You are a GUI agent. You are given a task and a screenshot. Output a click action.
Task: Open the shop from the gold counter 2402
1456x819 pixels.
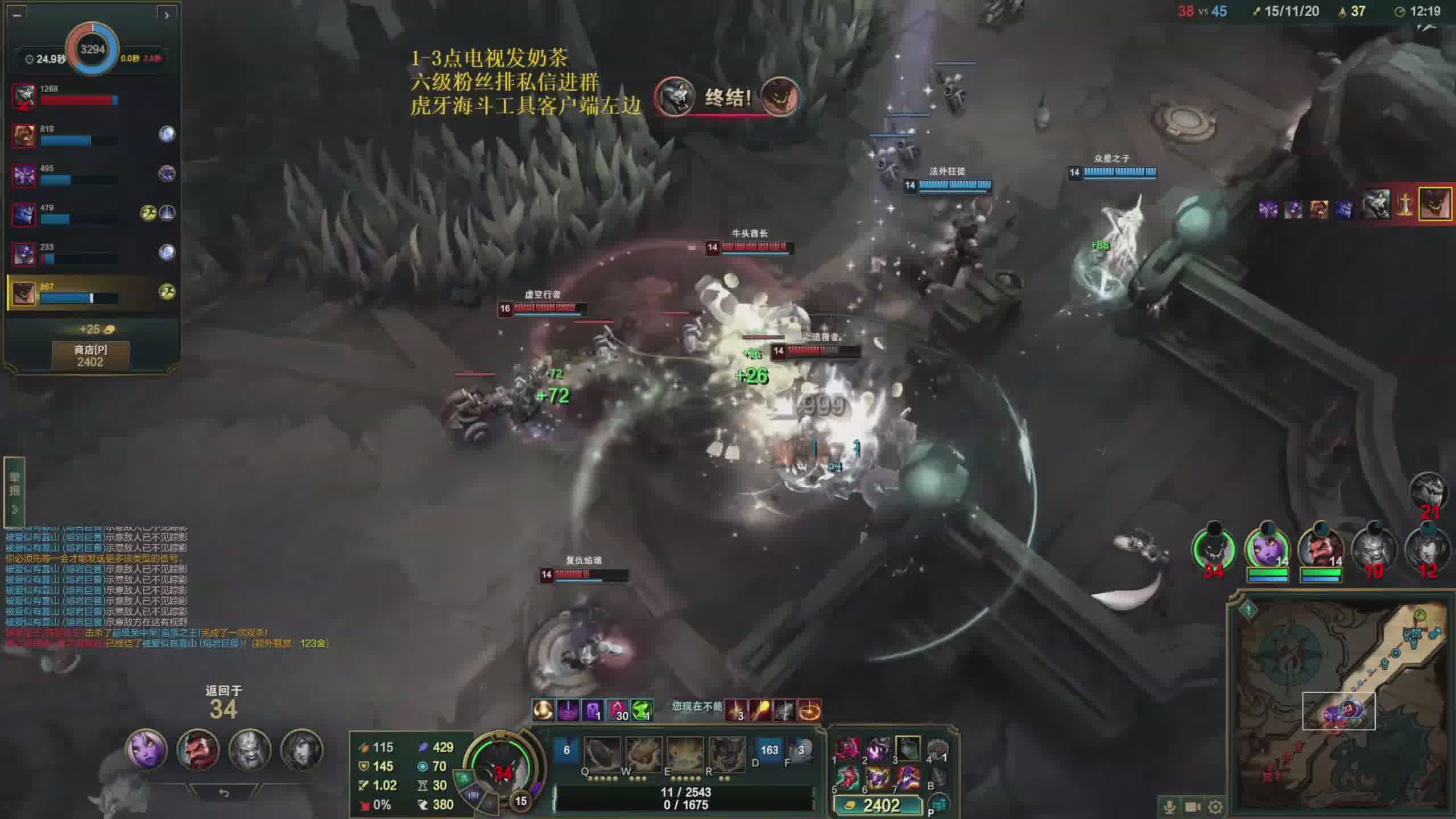876,805
